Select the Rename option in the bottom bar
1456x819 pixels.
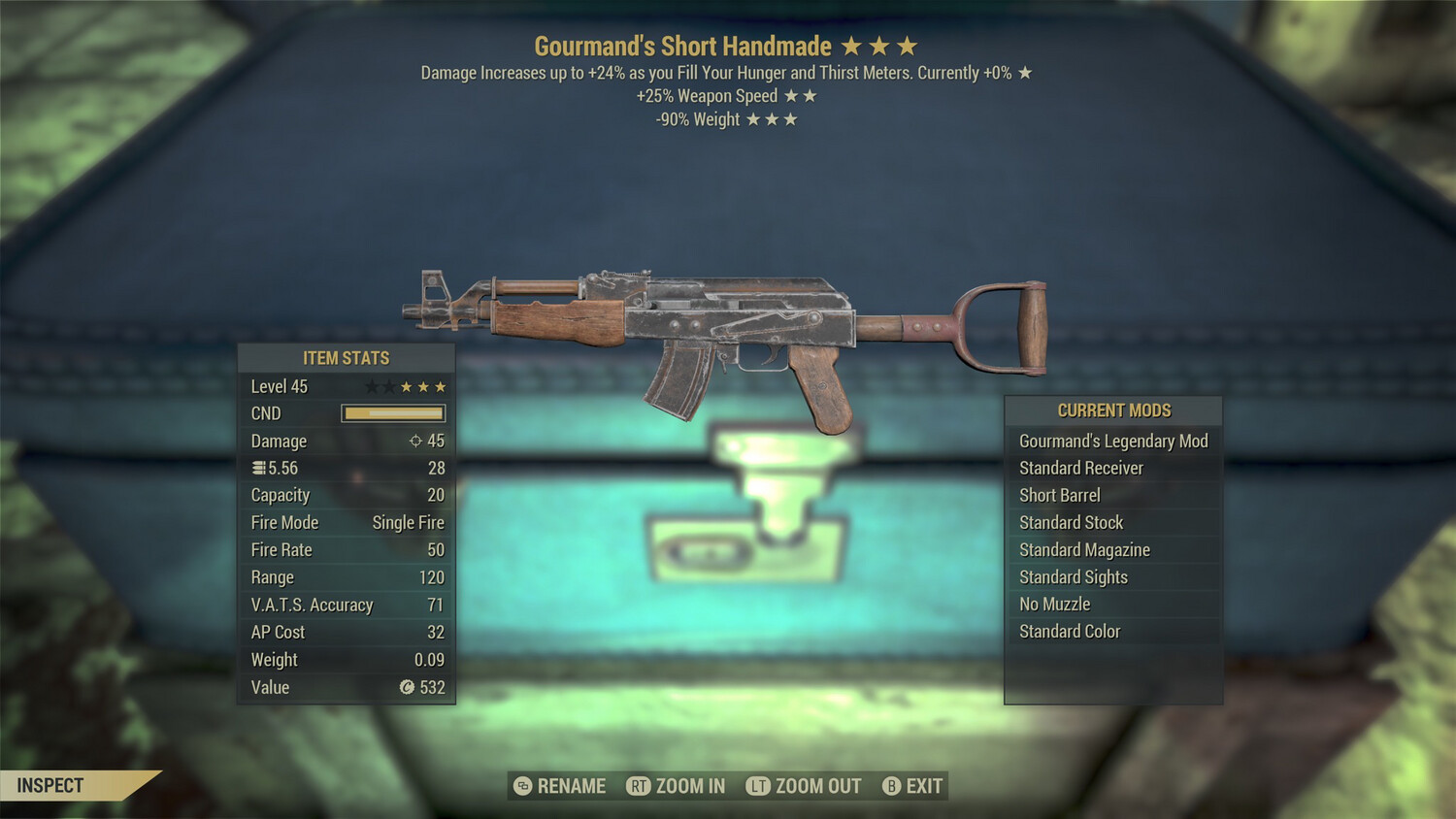[x=560, y=786]
